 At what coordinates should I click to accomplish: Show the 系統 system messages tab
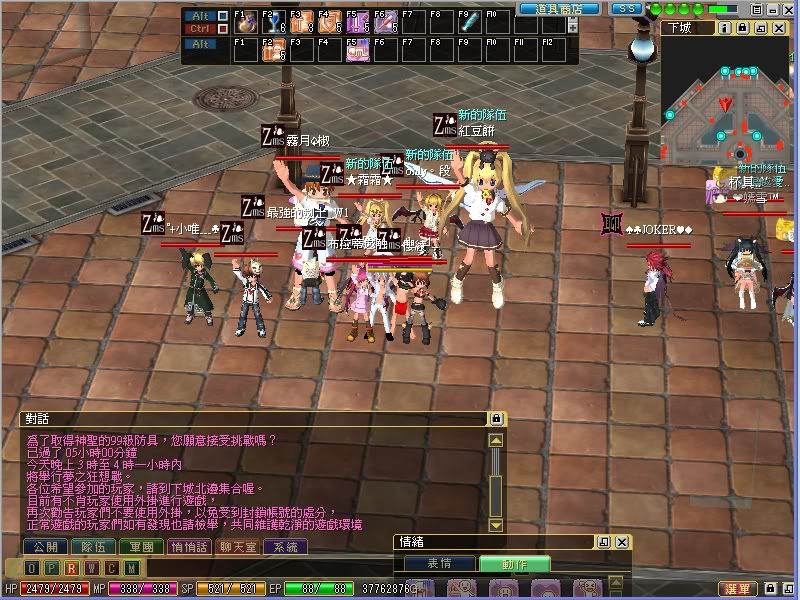click(x=288, y=547)
